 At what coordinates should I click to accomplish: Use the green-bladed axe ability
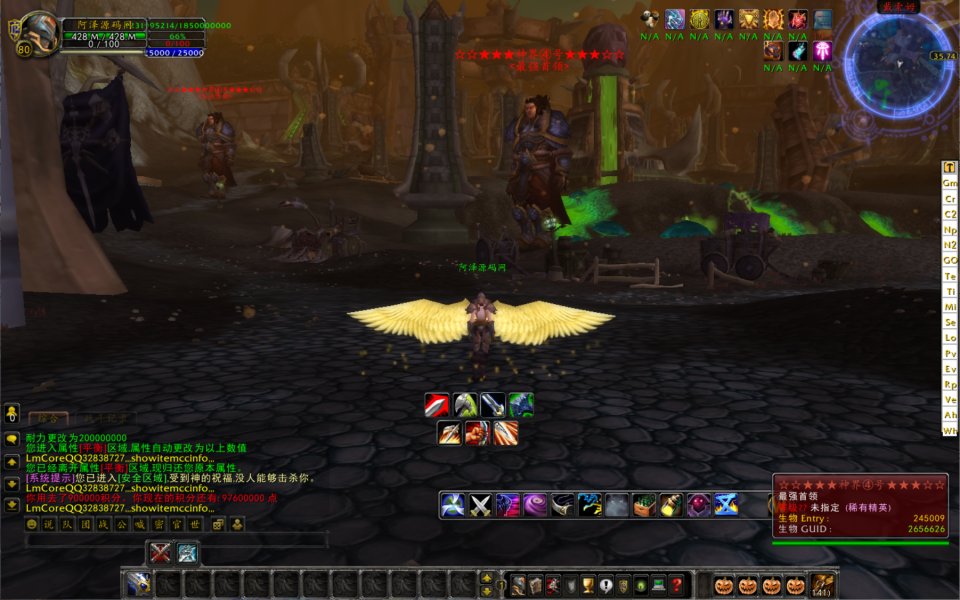click(x=465, y=405)
